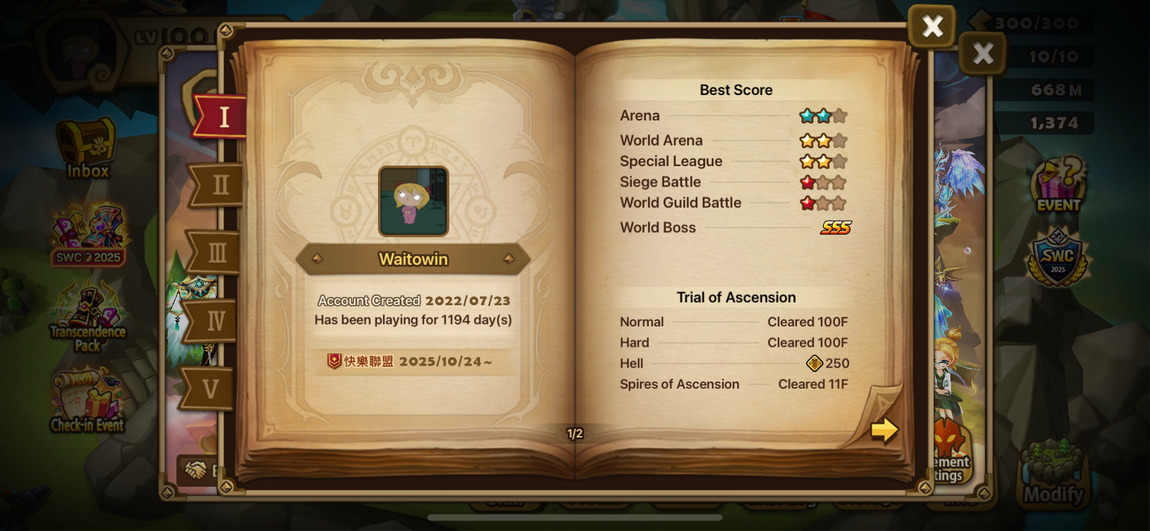Click the Waitowin profile avatar

pos(413,201)
